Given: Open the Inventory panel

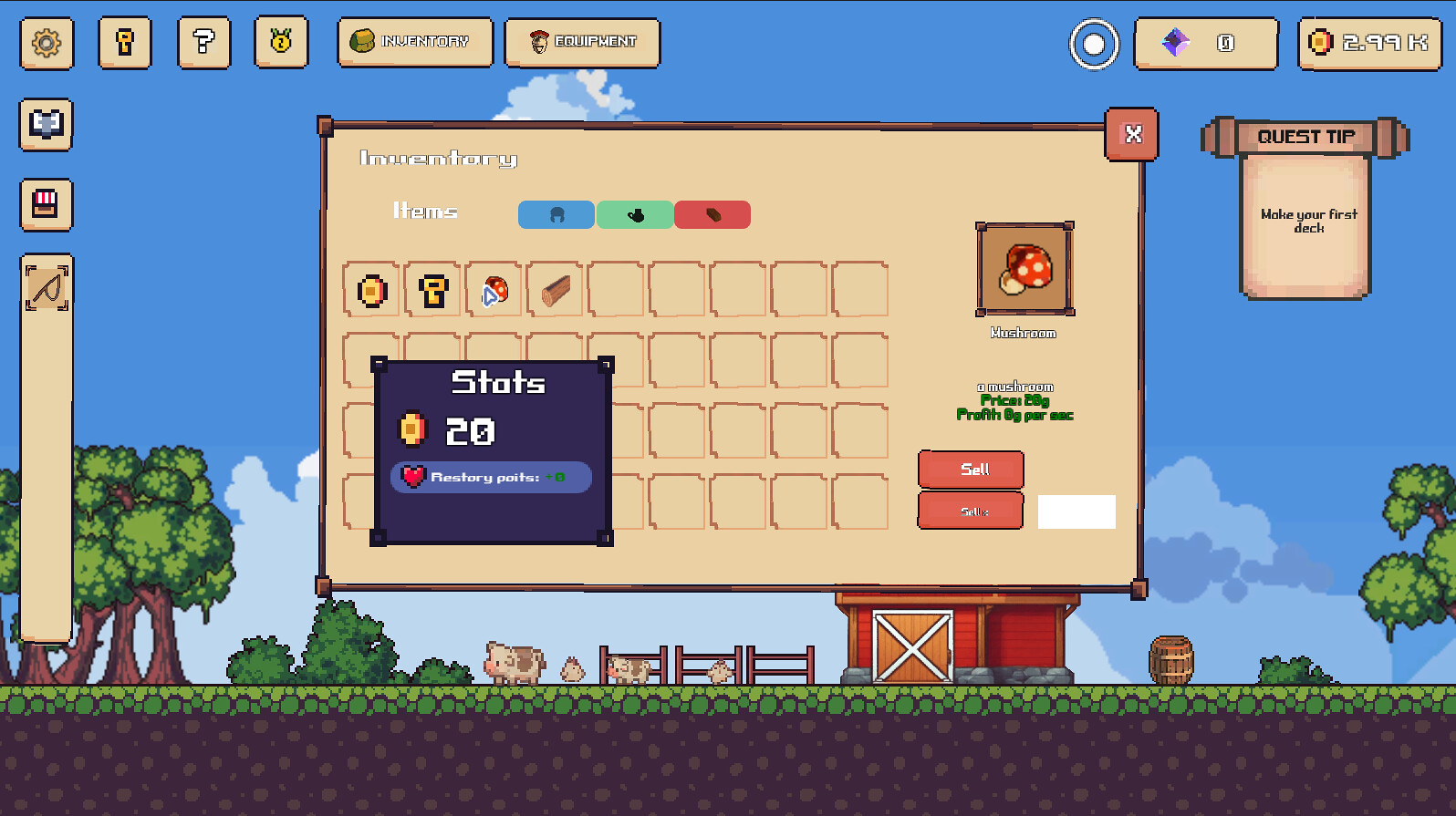Looking at the screenshot, I should click(x=414, y=42).
